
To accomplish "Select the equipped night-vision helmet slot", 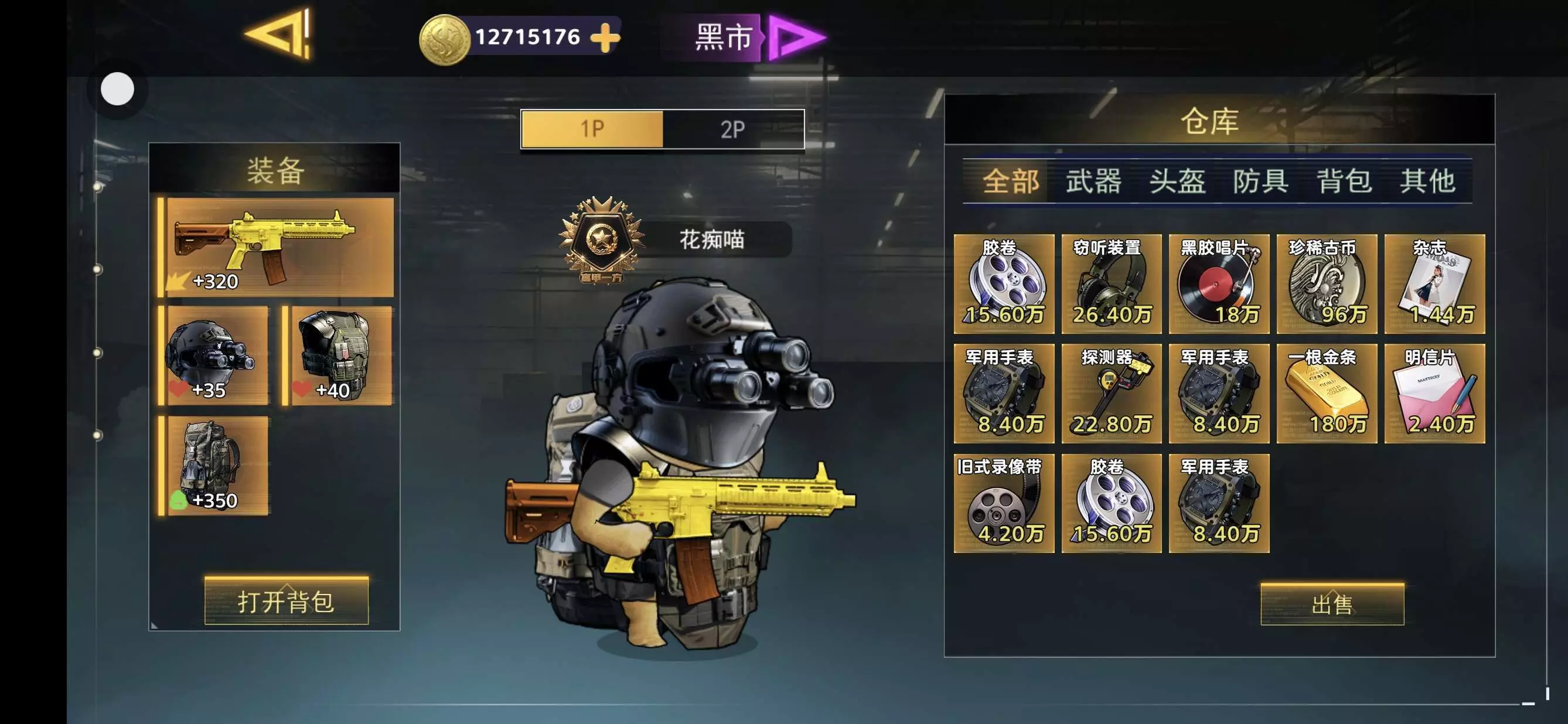I will [214, 356].
